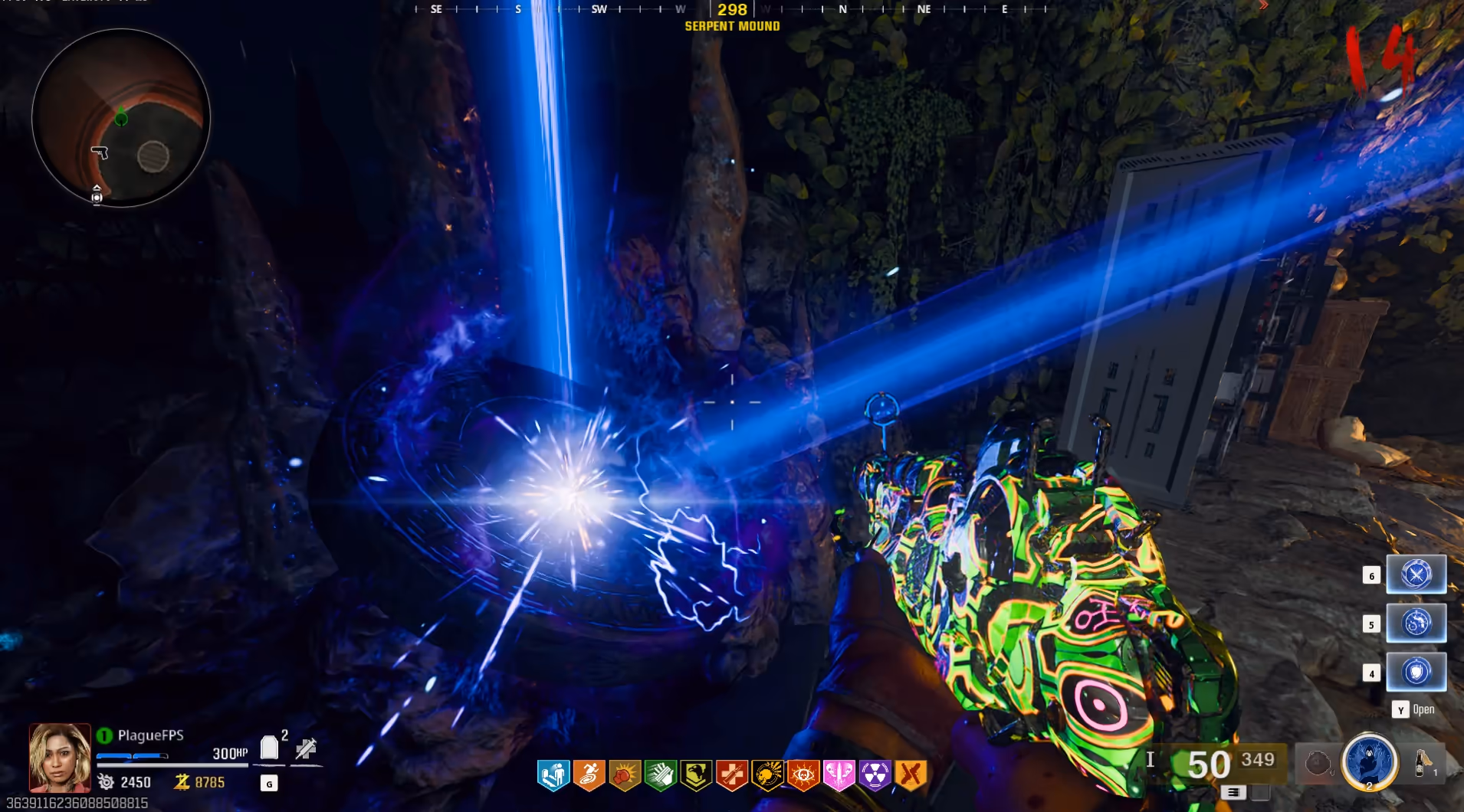The width and height of the screenshot is (1464, 812).
Task: Click PlagueFPS character portrait
Action: point(60,758)
